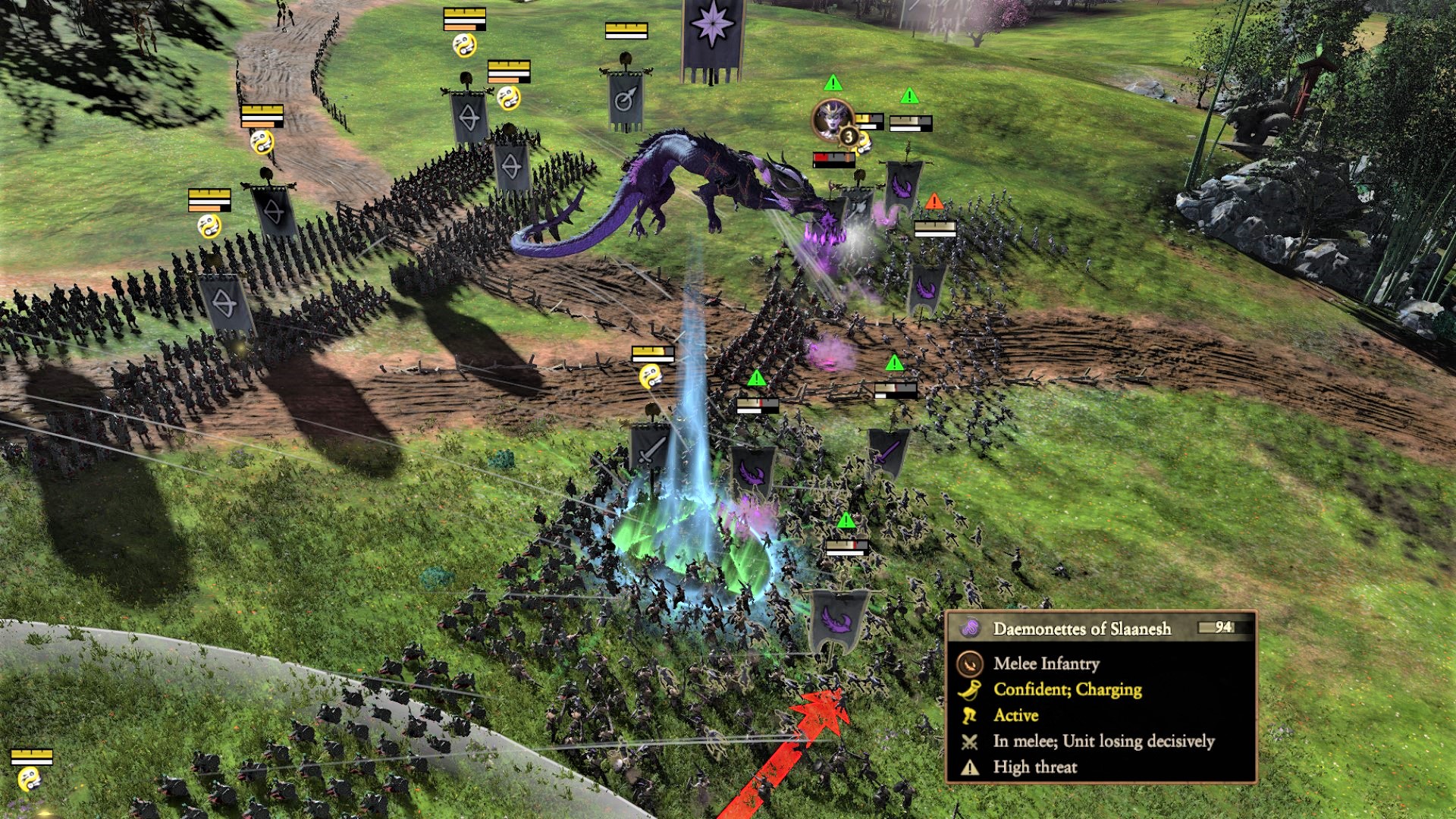
Task: Select the unit banner with grey sword
Action: pos(651,450)
